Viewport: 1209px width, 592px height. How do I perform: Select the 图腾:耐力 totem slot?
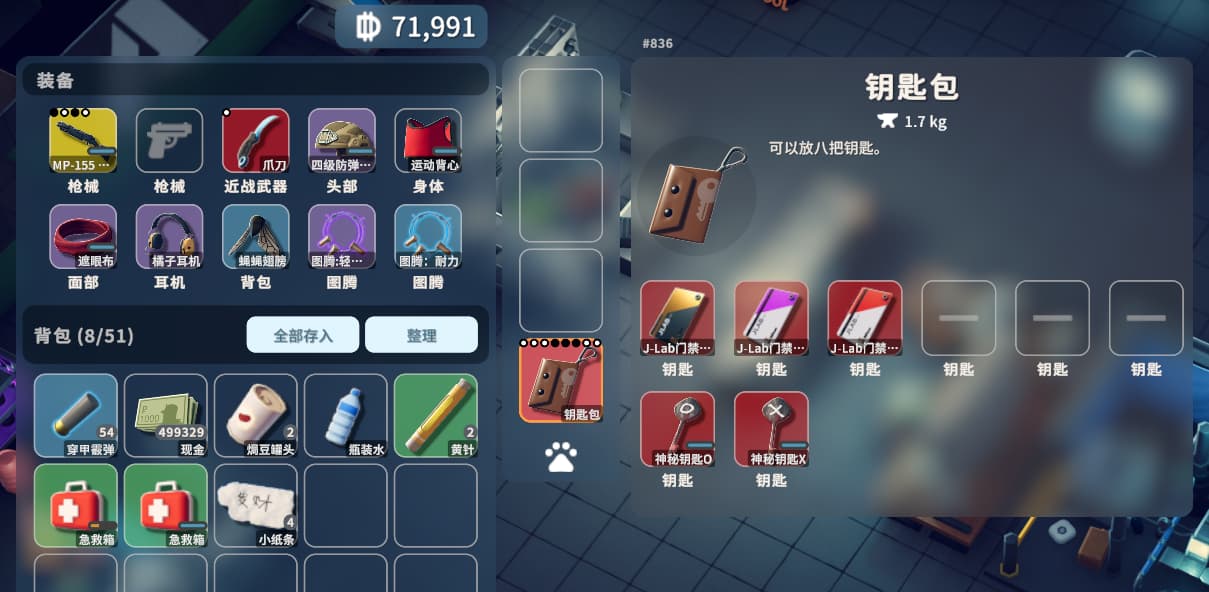tap(428, 237)
